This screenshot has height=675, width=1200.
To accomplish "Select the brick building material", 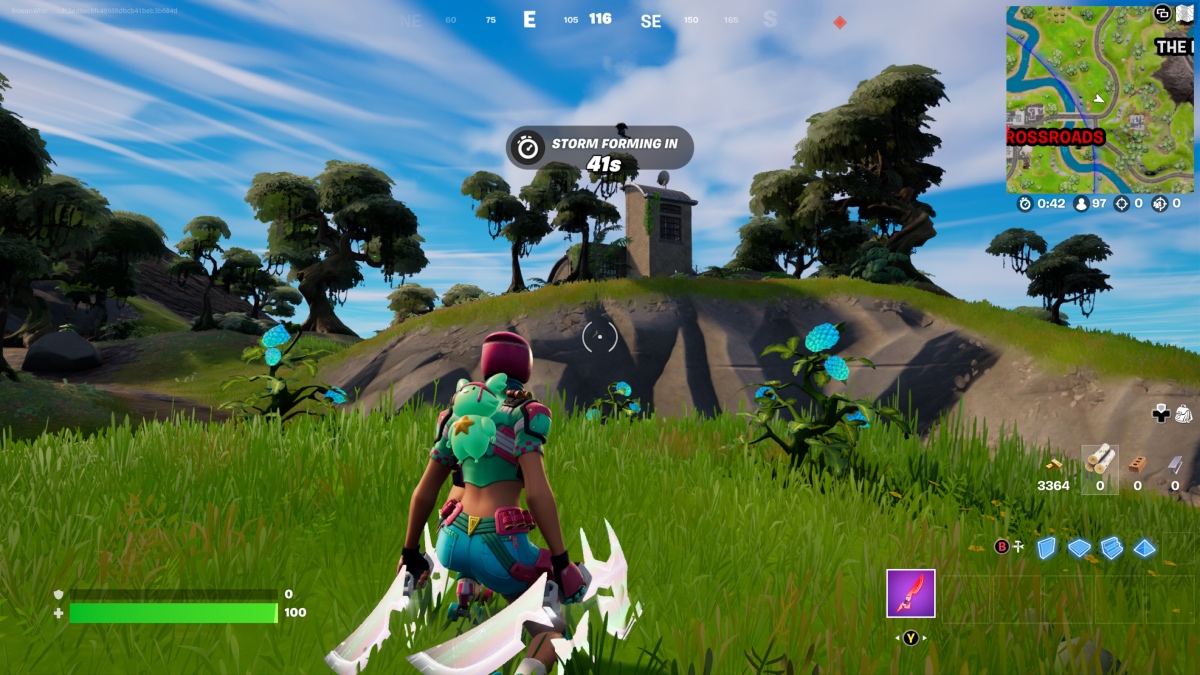I will (x=1137, y=463).
